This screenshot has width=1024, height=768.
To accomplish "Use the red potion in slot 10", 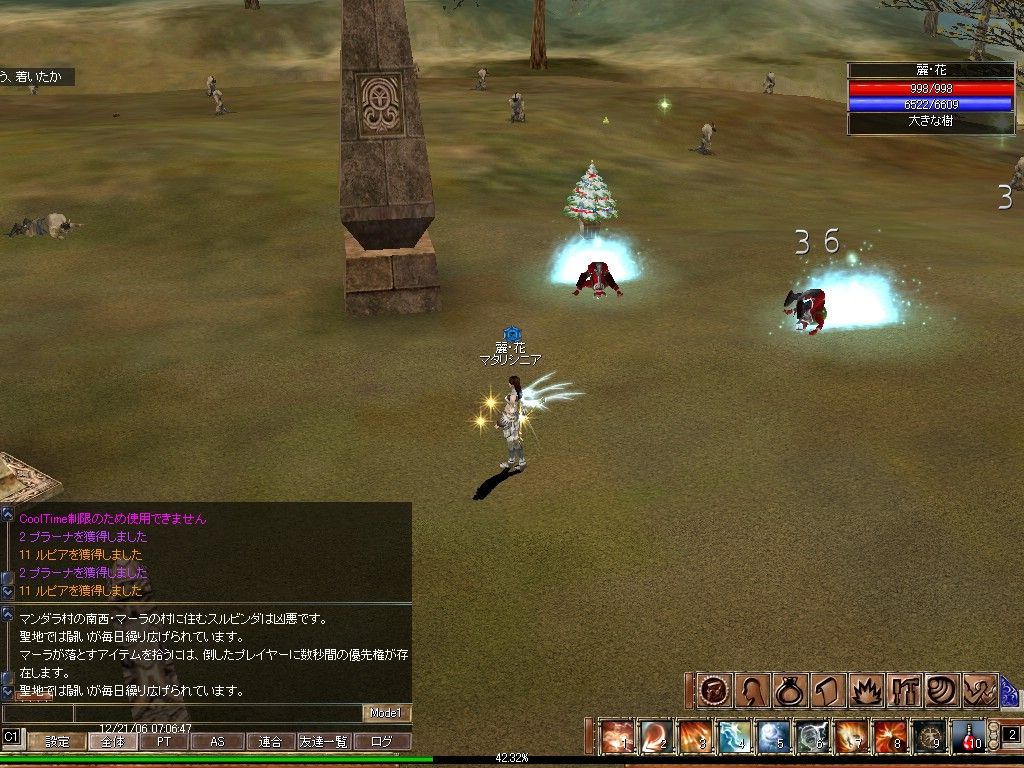I will [x=968, y=737].
